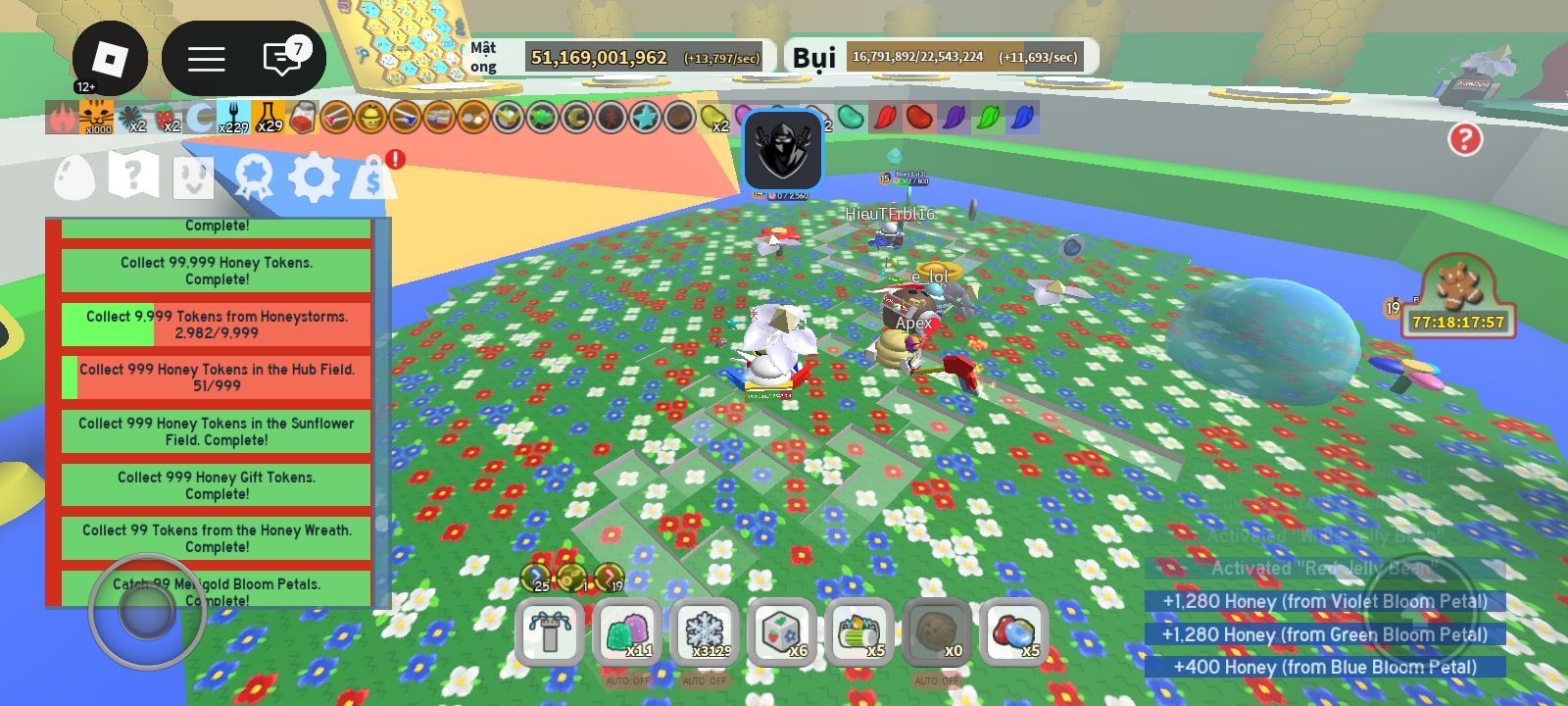This screenshot has width=1568, height=706.
Task: Click the red question mark help button
Action: click(x=1464, y=139)
